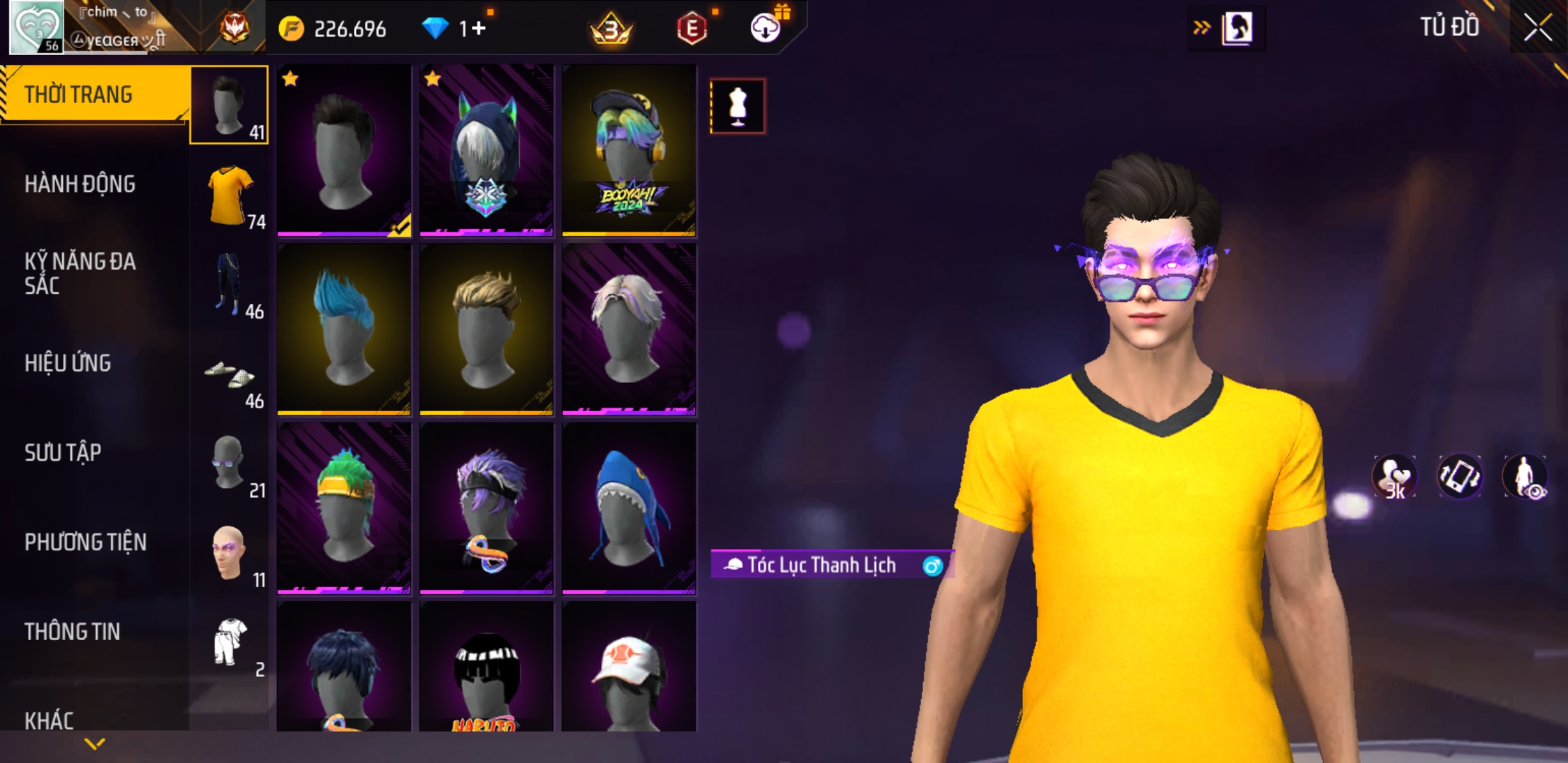The image size is (1568, 763).
Task: Select the yellow shirt tops category
Action: pos(230,195)
